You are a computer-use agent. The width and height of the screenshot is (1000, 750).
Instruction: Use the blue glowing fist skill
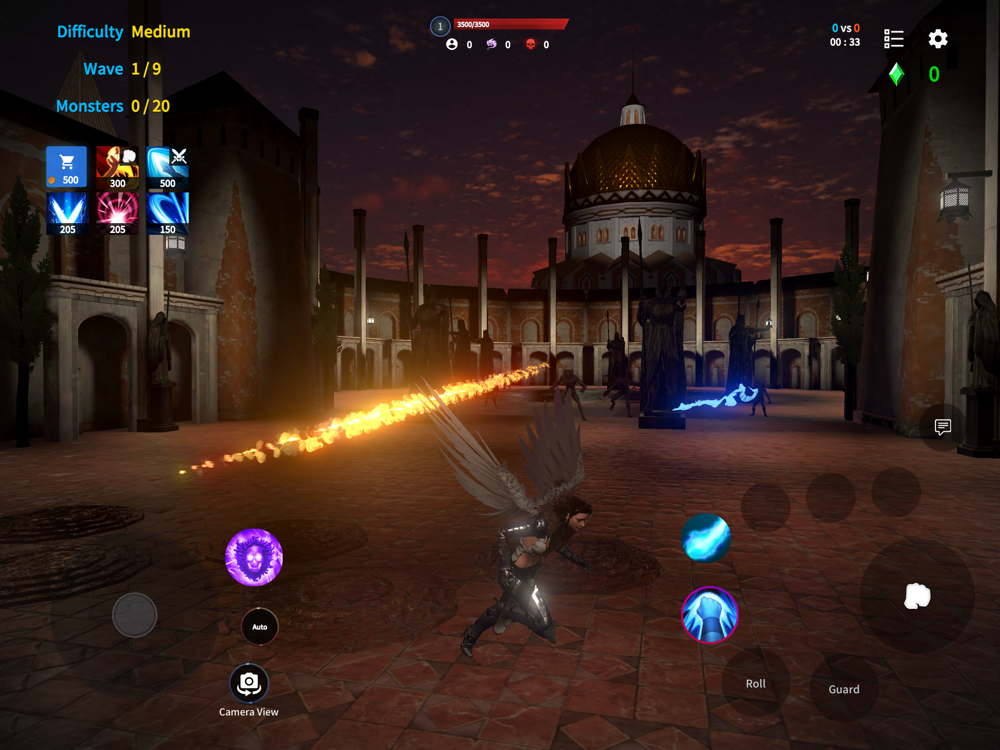(x=709, y=614)
